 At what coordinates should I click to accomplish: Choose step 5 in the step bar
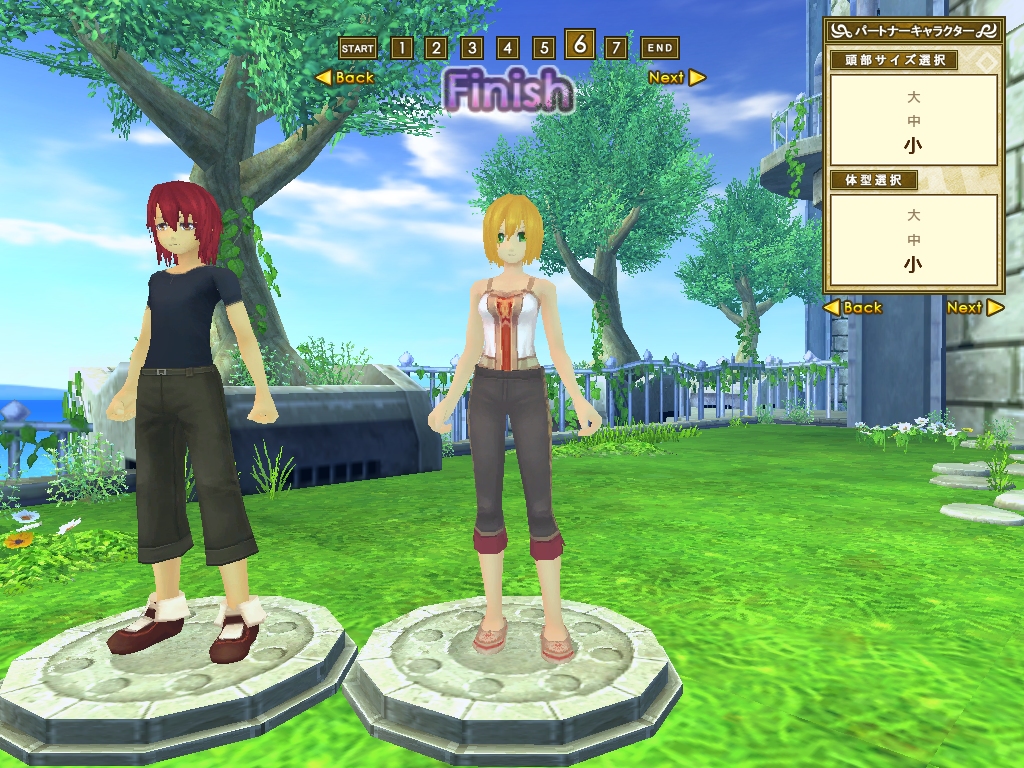point(544,48)
